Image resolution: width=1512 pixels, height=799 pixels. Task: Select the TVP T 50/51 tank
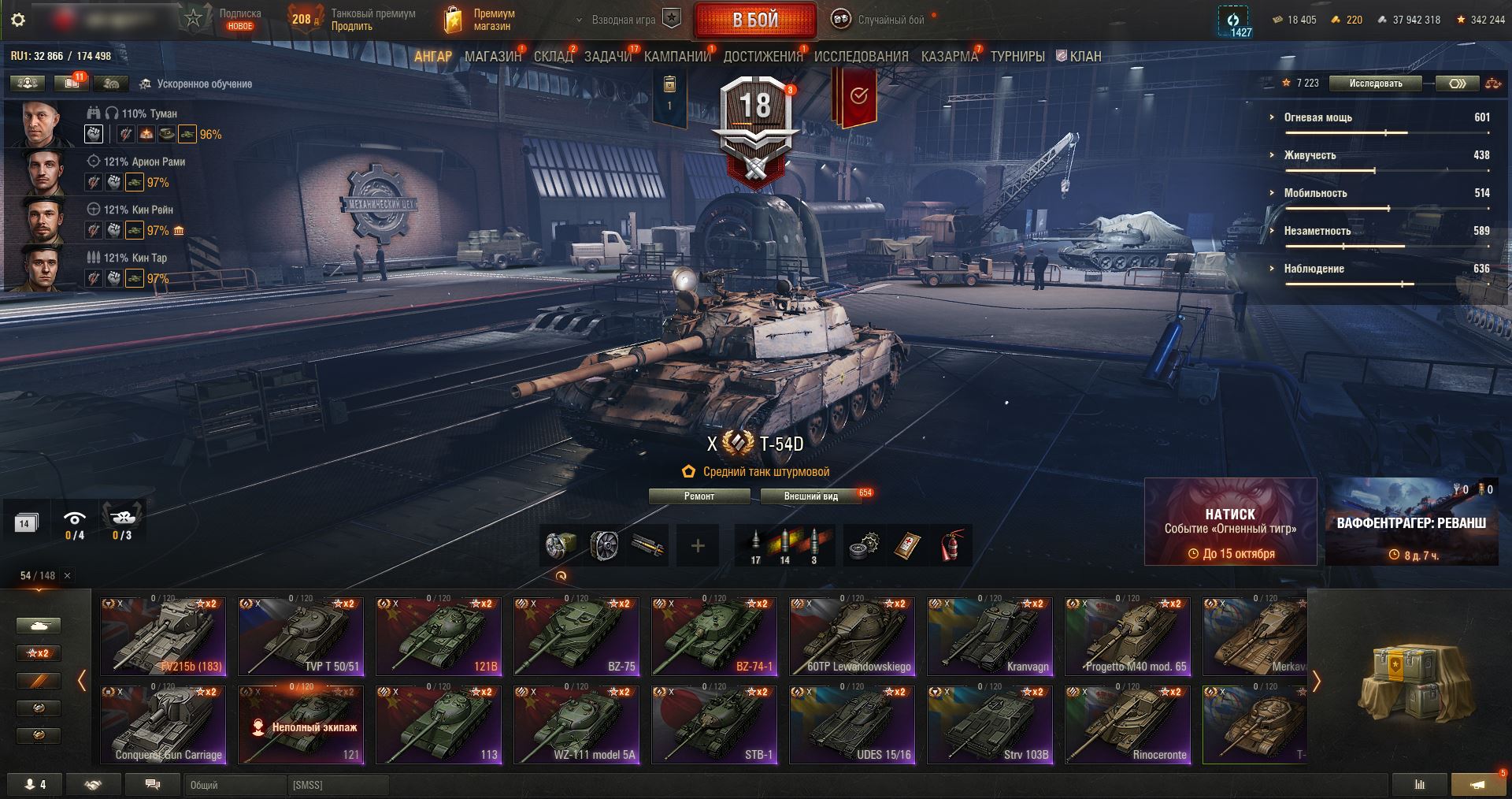point(301,636)
